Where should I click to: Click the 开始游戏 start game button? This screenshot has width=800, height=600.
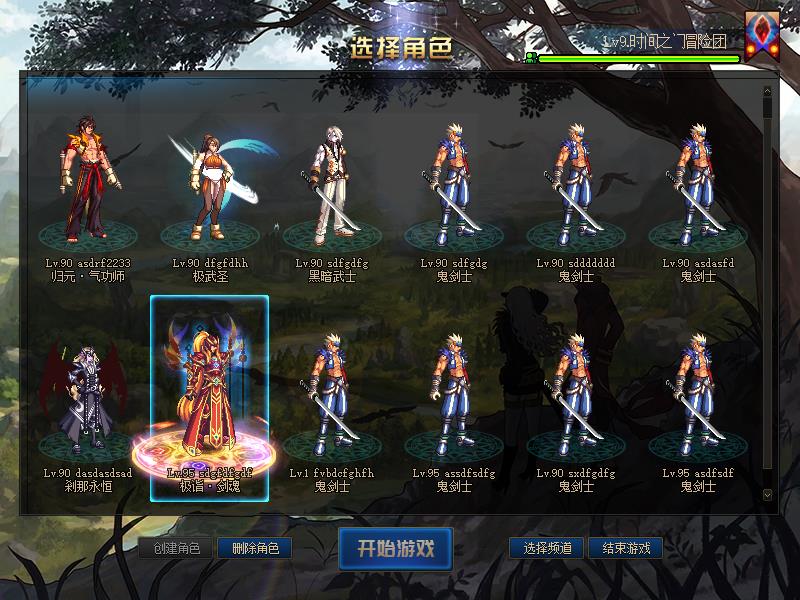pyautogui.click(x=395, y=548)
